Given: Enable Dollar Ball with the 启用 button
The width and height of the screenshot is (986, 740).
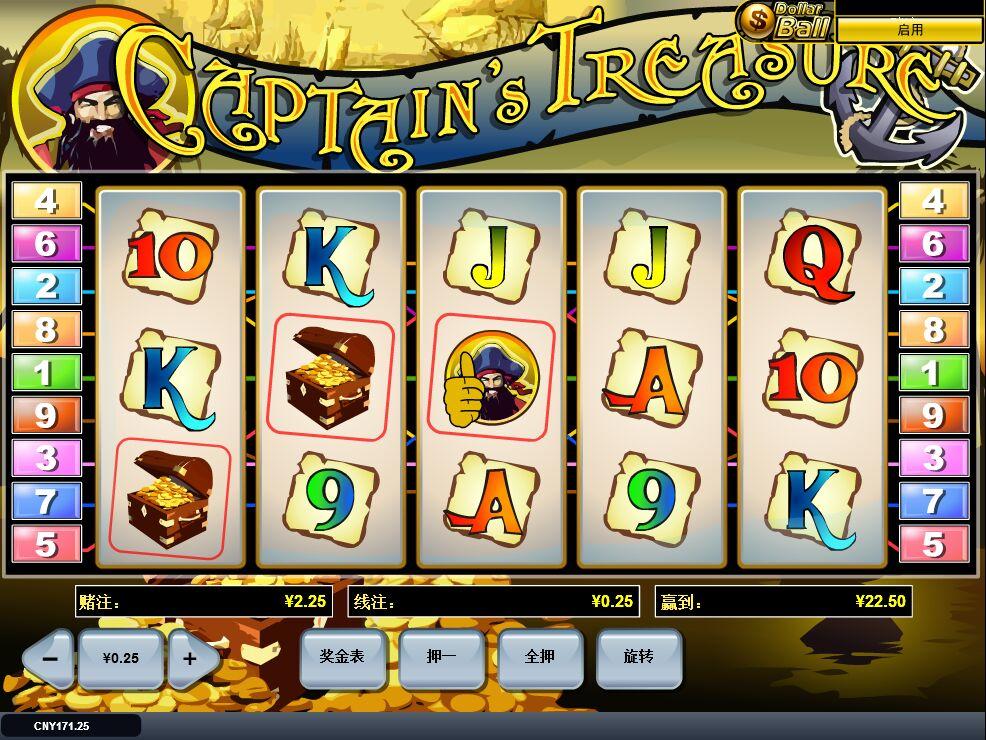Looking at the screenshot, I should 909,30.
